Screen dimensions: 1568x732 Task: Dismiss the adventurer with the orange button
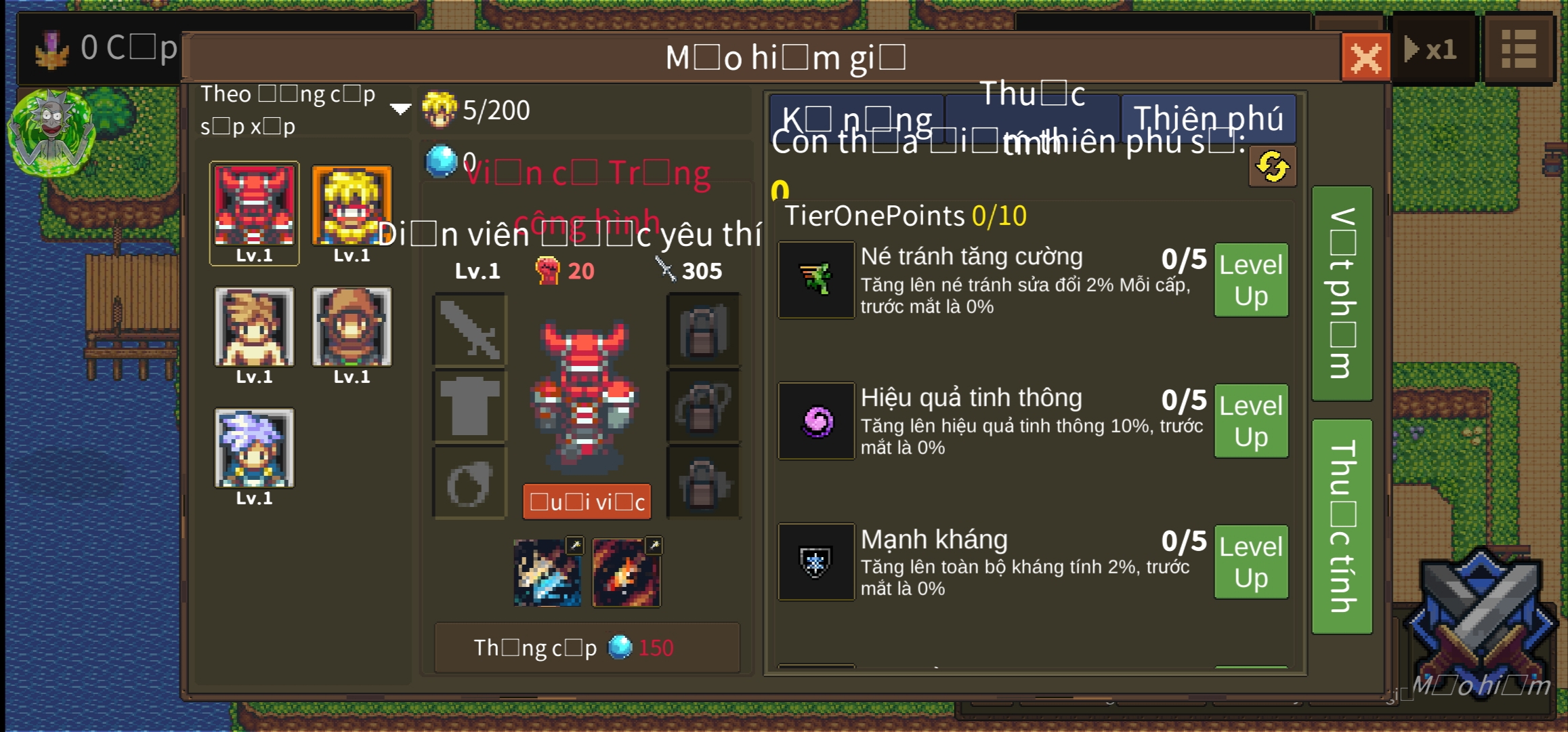tap(587, 502)
